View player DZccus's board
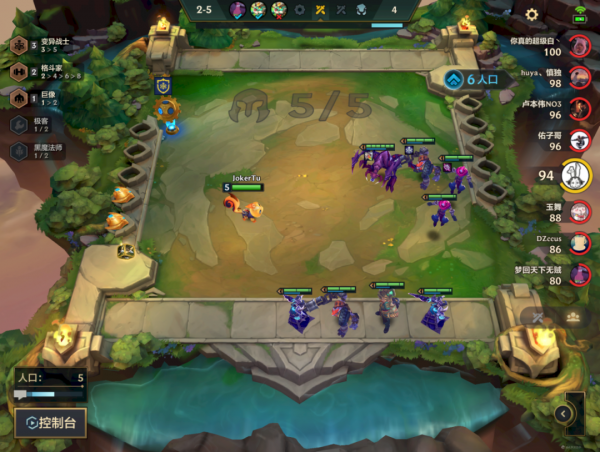This screenshot has height=452, width=600. [579, 242]
